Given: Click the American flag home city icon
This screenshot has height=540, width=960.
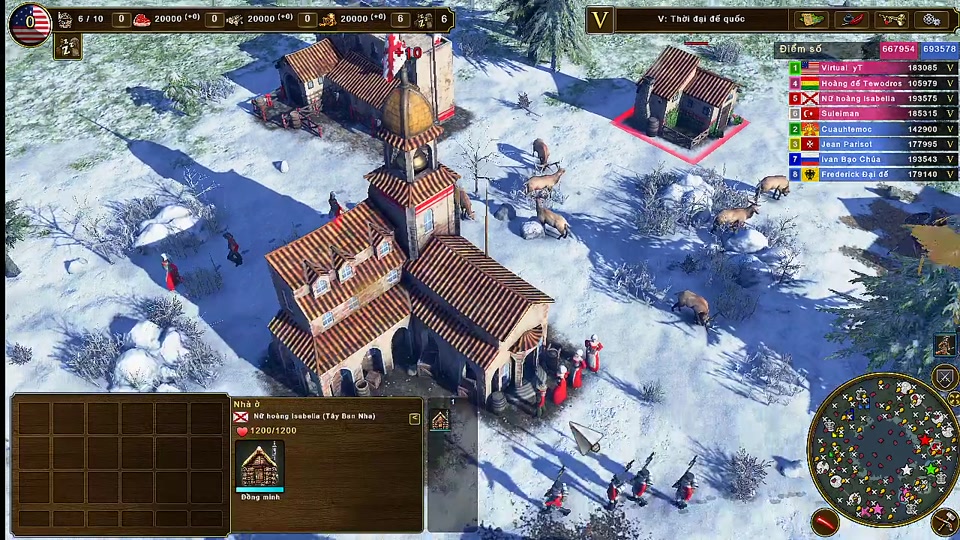Looking at the screenshot, I should [x=30, y=22].
